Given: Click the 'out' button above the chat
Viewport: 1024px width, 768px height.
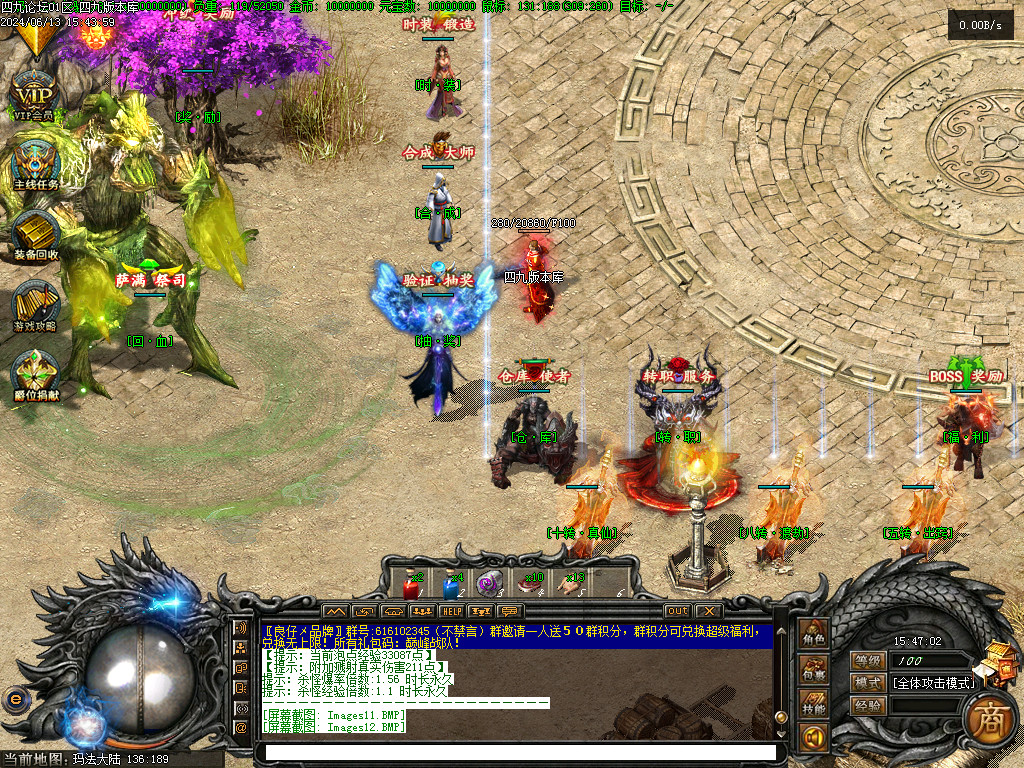Looking at the screenshot, I should [678, 611].
